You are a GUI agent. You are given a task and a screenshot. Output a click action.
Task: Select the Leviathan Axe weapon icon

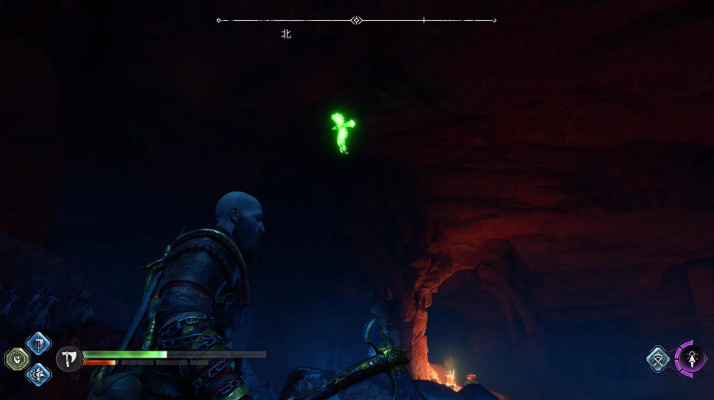(70, 359)
